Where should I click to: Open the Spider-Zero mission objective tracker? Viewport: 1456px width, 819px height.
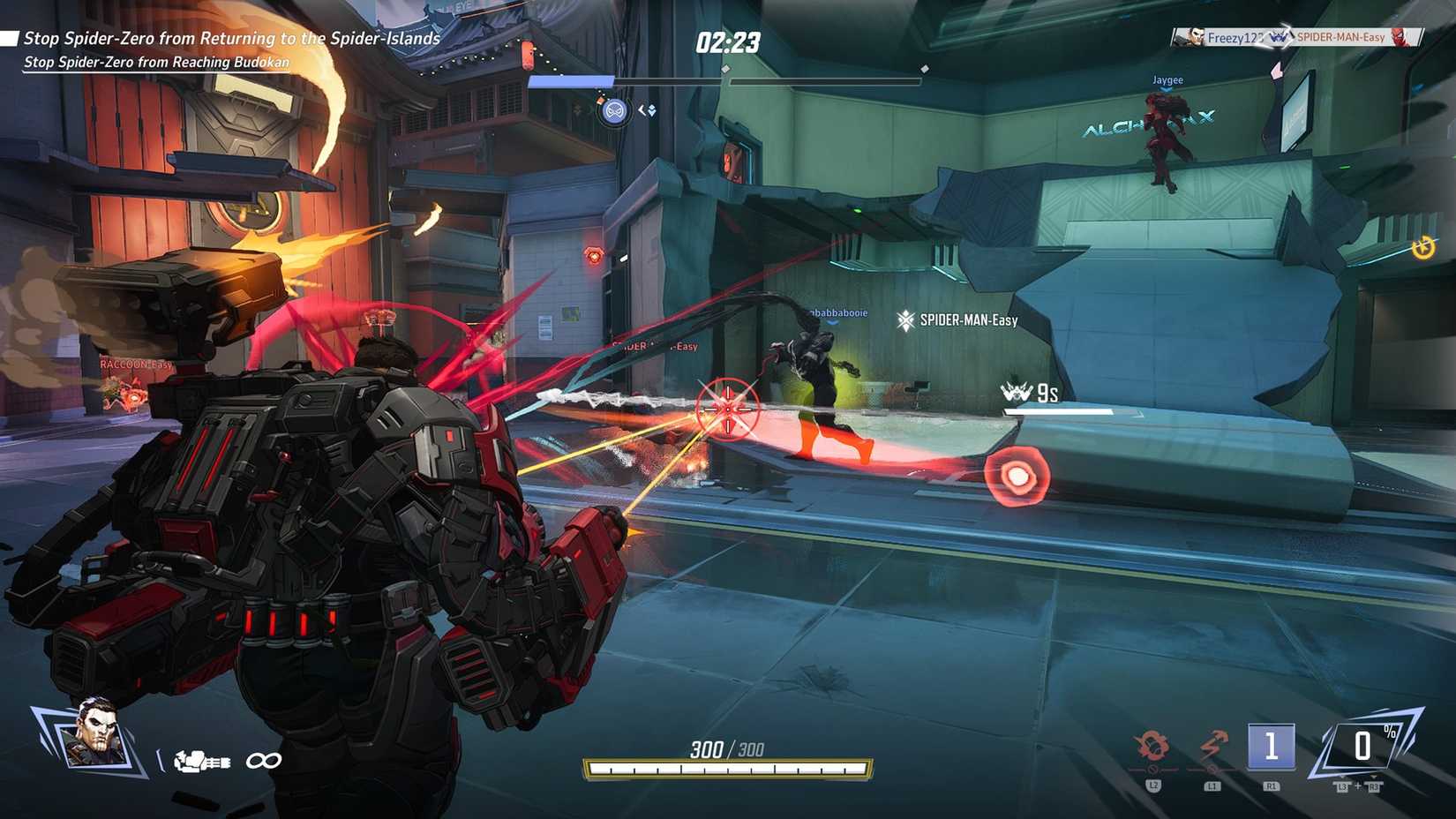click(231, 39)
